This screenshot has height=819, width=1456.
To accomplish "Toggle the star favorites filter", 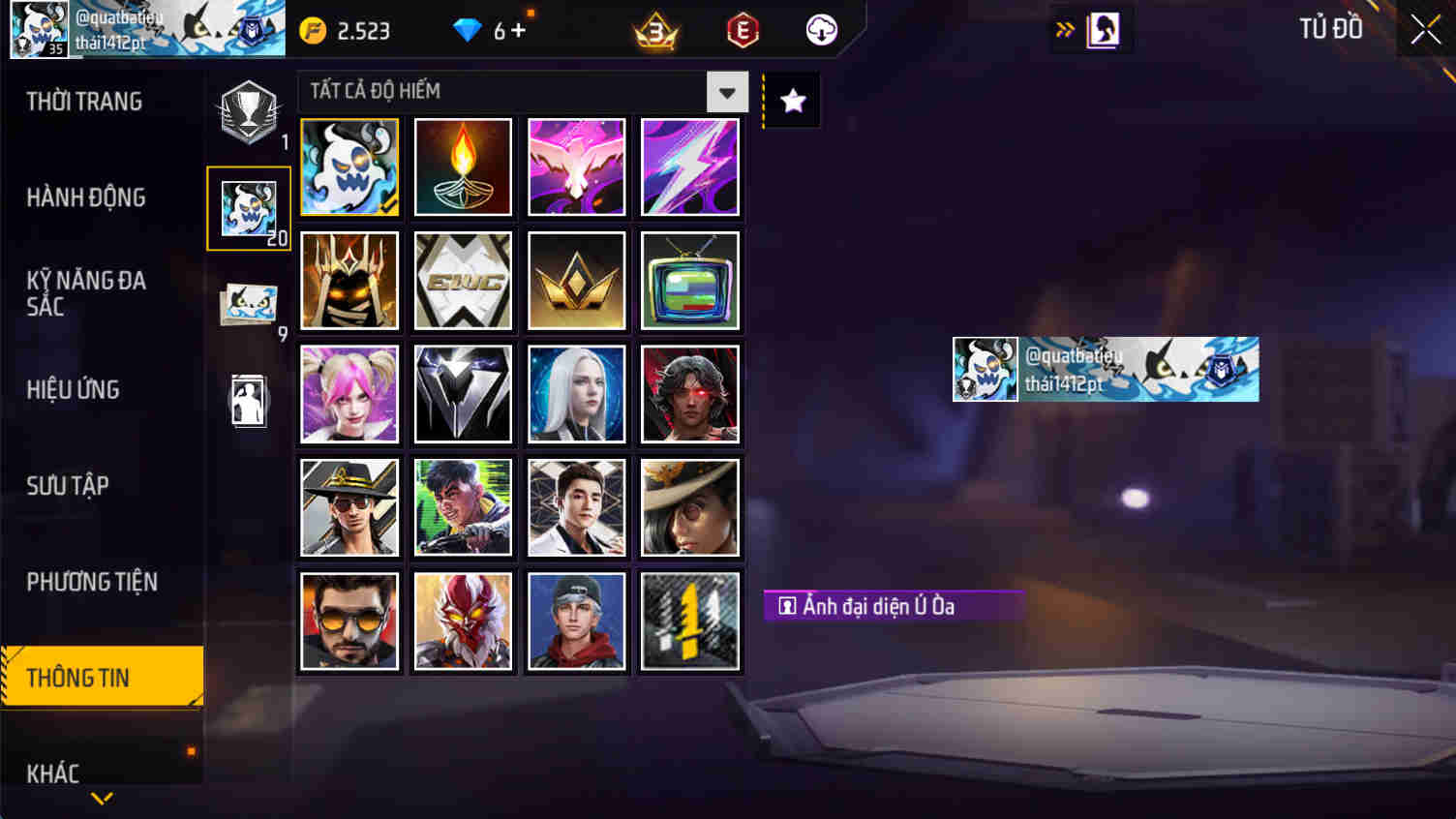I will [x=793, y=98].
